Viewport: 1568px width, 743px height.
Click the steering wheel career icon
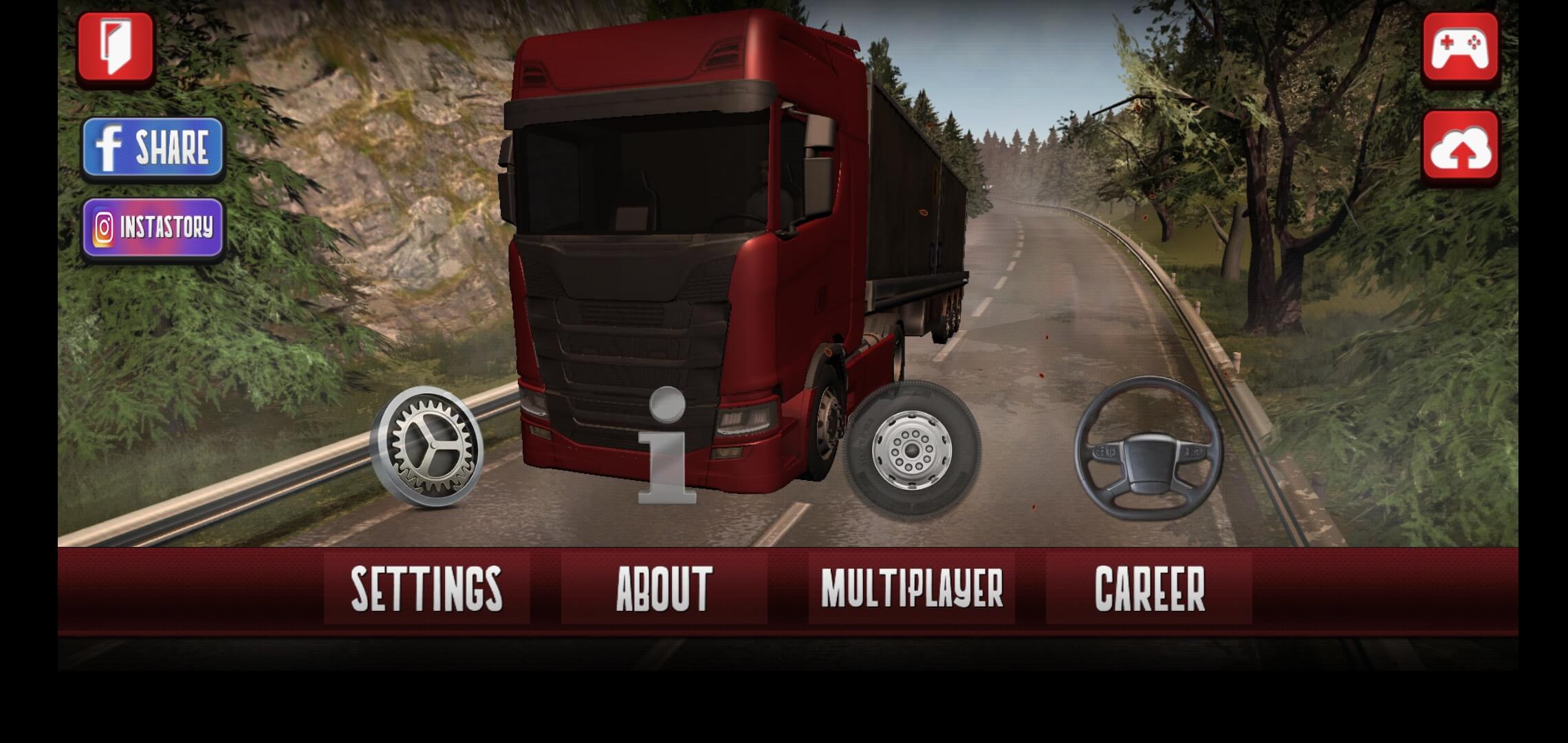coord(1148,449)
